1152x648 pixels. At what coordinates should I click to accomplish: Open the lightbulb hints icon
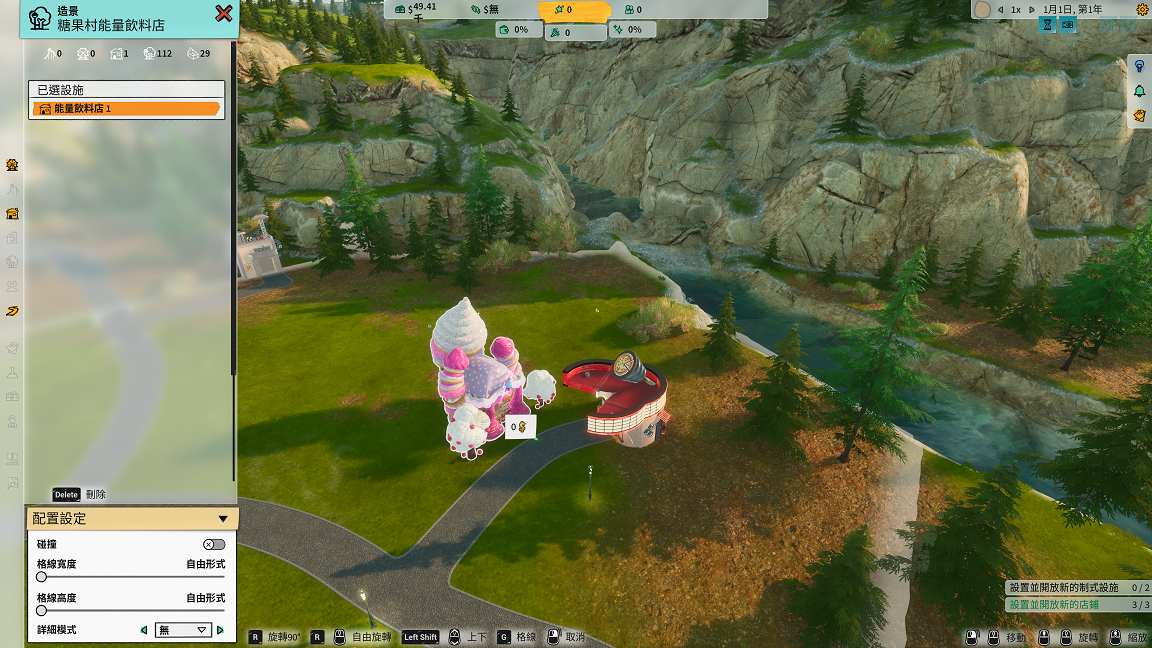coord(1139,66)
